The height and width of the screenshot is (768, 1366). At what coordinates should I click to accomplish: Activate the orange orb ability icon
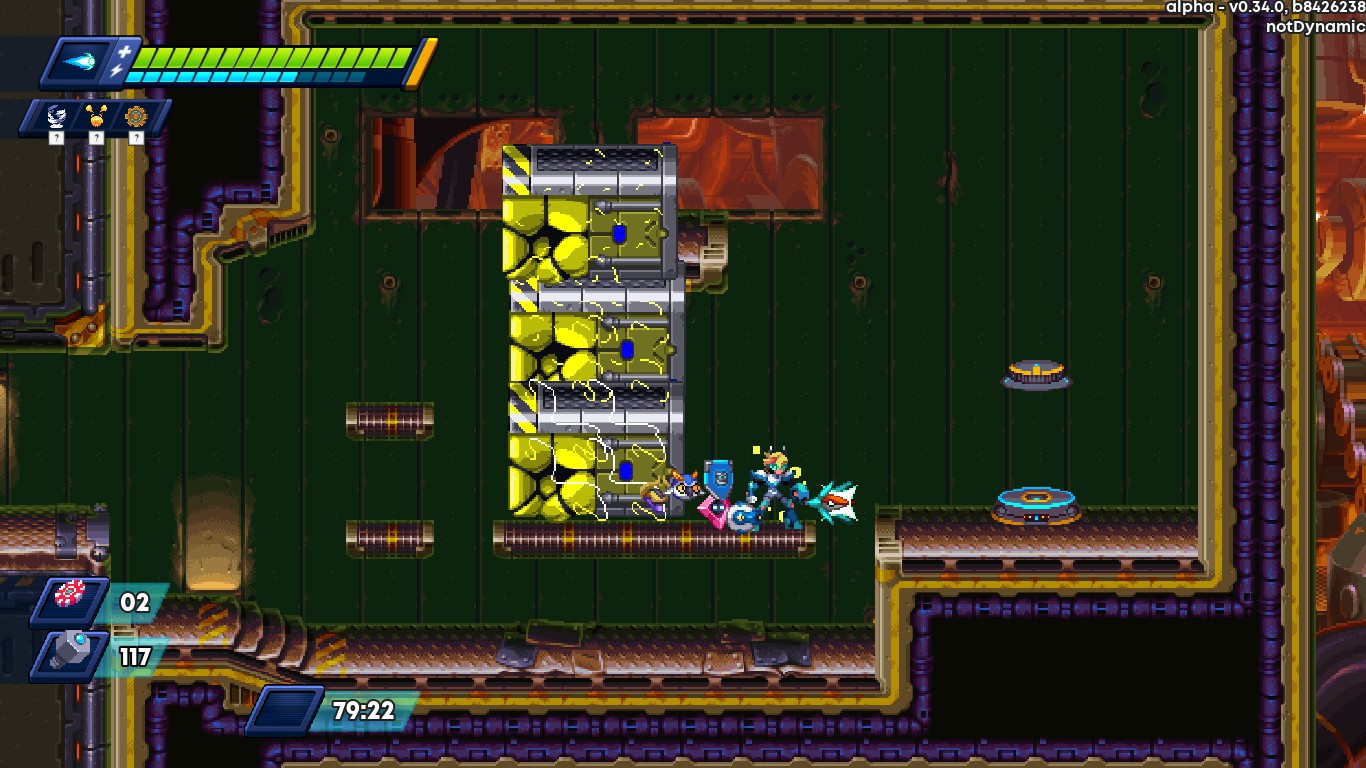click(x=96, y=118)
